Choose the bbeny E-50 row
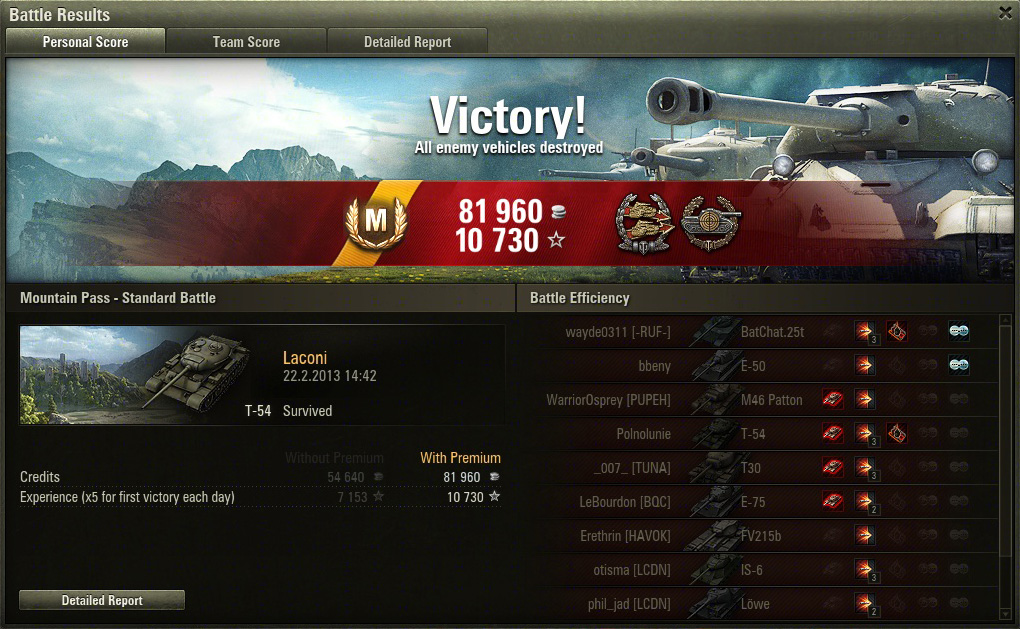Viewport: 1020px width, 629px height. point(760,366)
